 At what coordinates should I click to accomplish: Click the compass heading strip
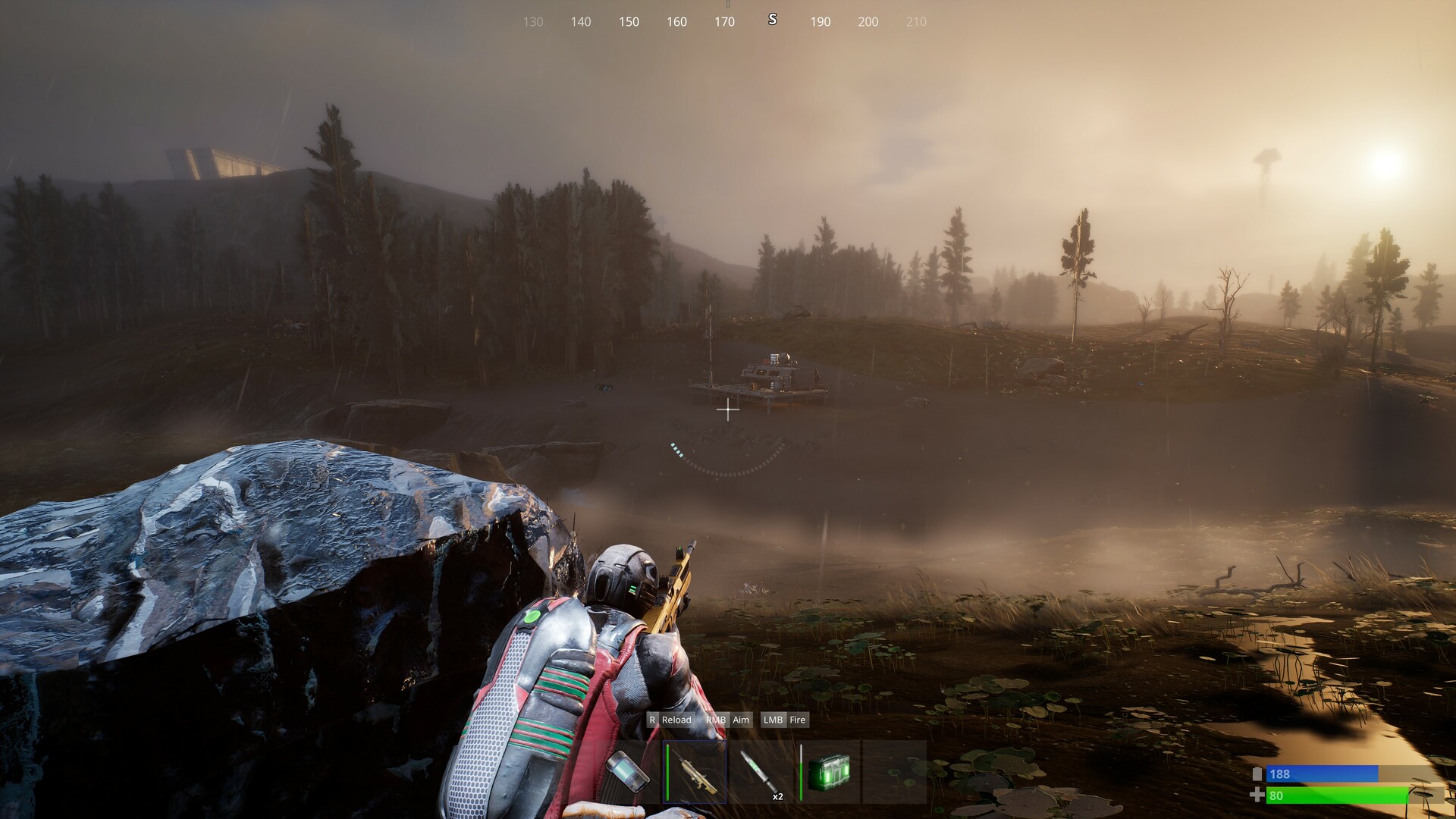coord(724,21)
